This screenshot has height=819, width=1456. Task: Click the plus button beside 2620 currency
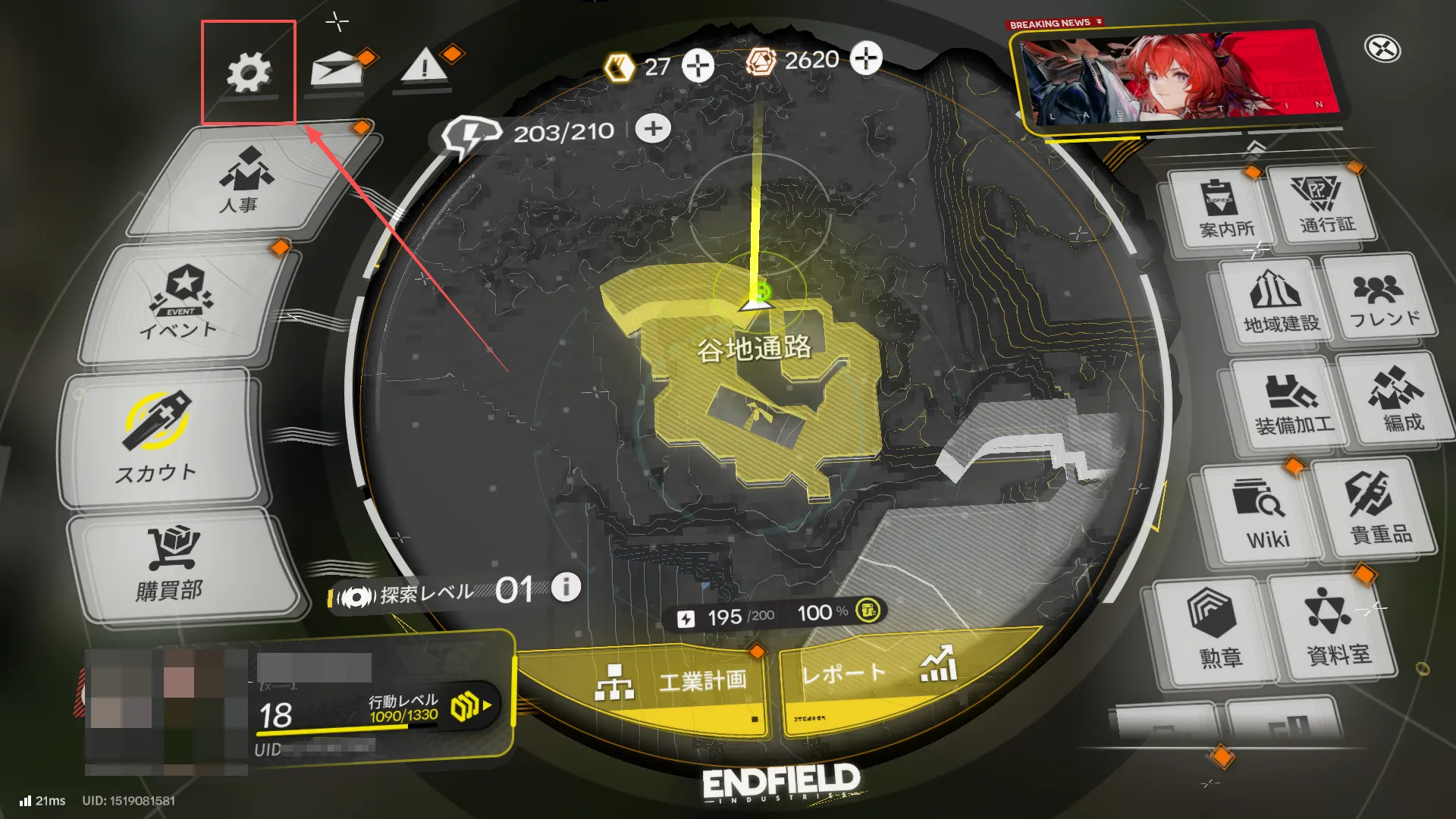tap(866, 58)
